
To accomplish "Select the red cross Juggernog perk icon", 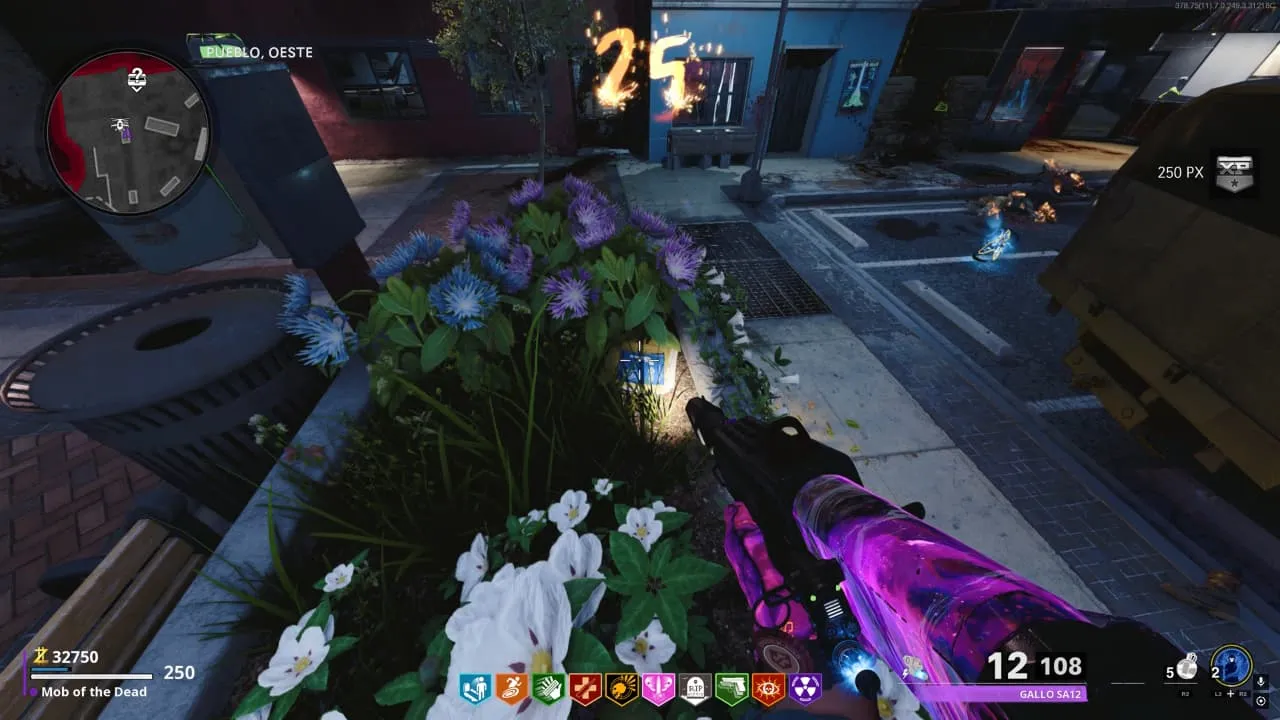I will [x=584, y=688].
